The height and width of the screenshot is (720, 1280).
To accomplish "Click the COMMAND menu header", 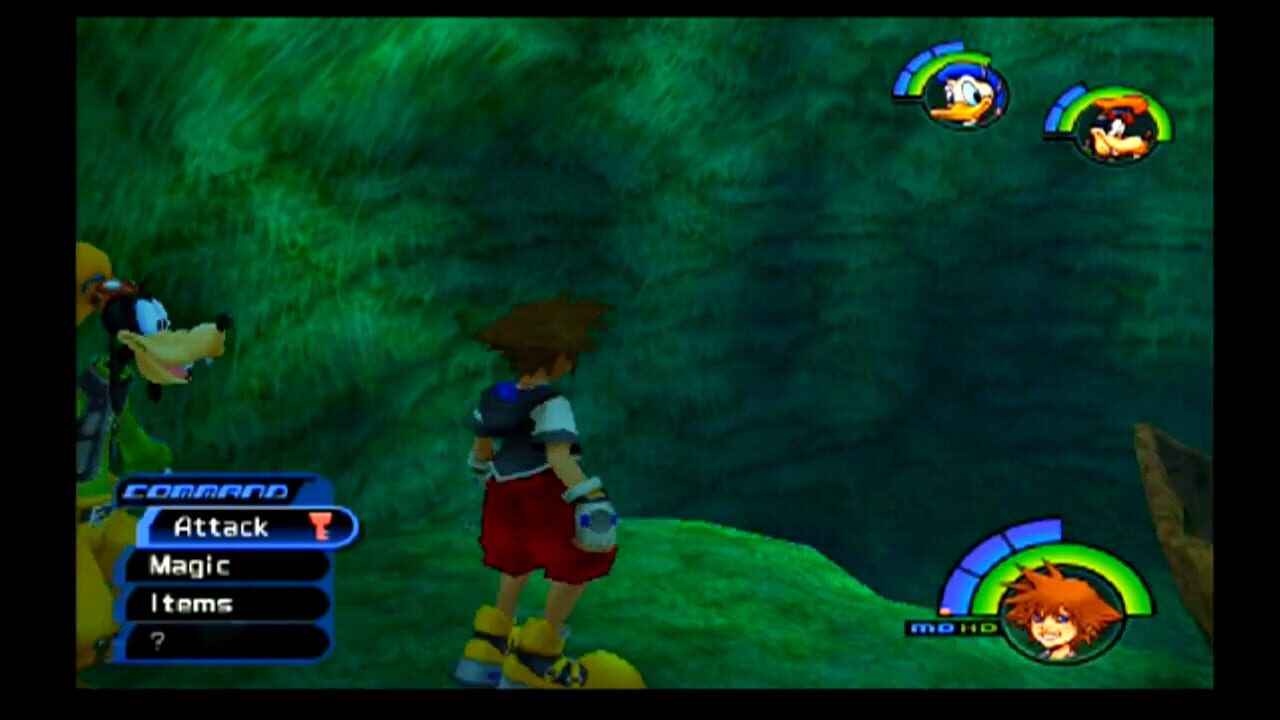I will coord(205,490).
